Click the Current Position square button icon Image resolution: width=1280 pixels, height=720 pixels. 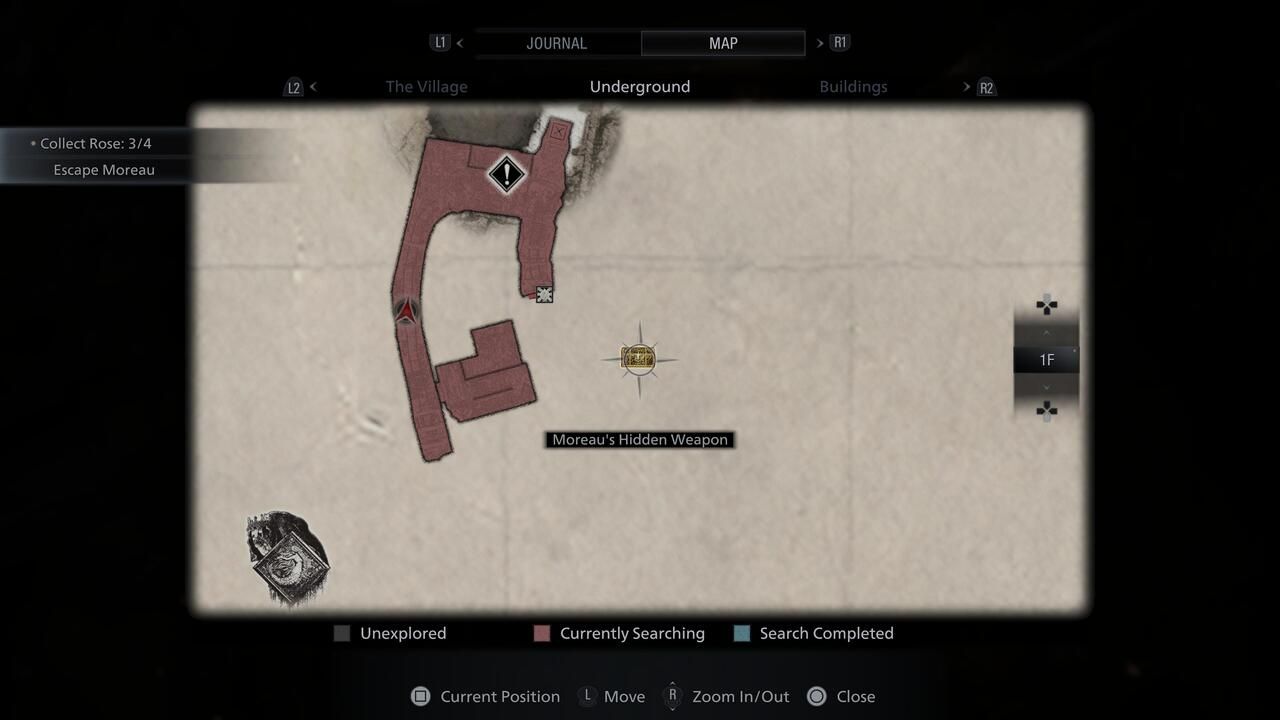coord(420,696)
